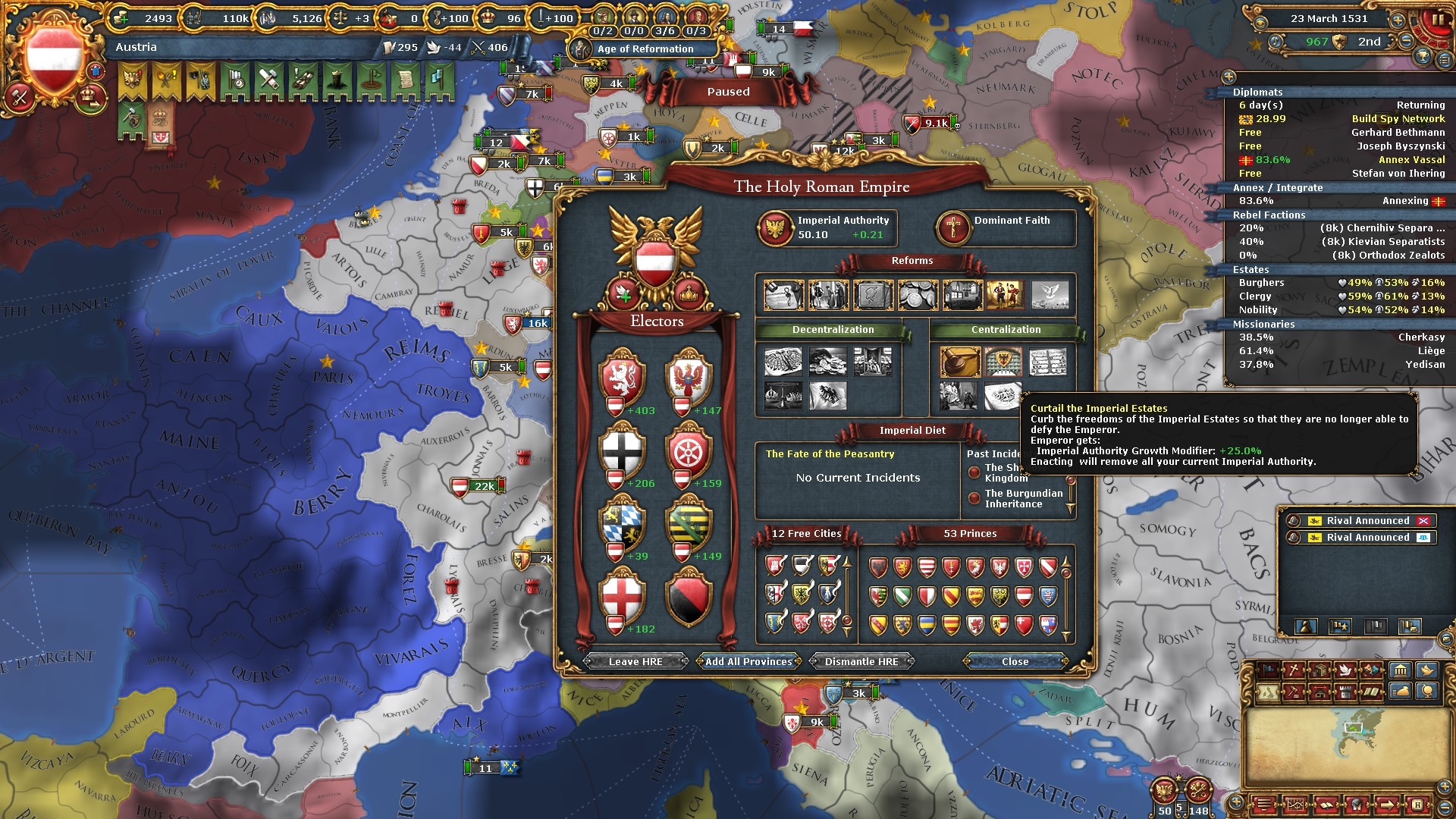Close the Holy Roman Empire window
This screenshot has width=1456, height=819.
click(1015, 661)
